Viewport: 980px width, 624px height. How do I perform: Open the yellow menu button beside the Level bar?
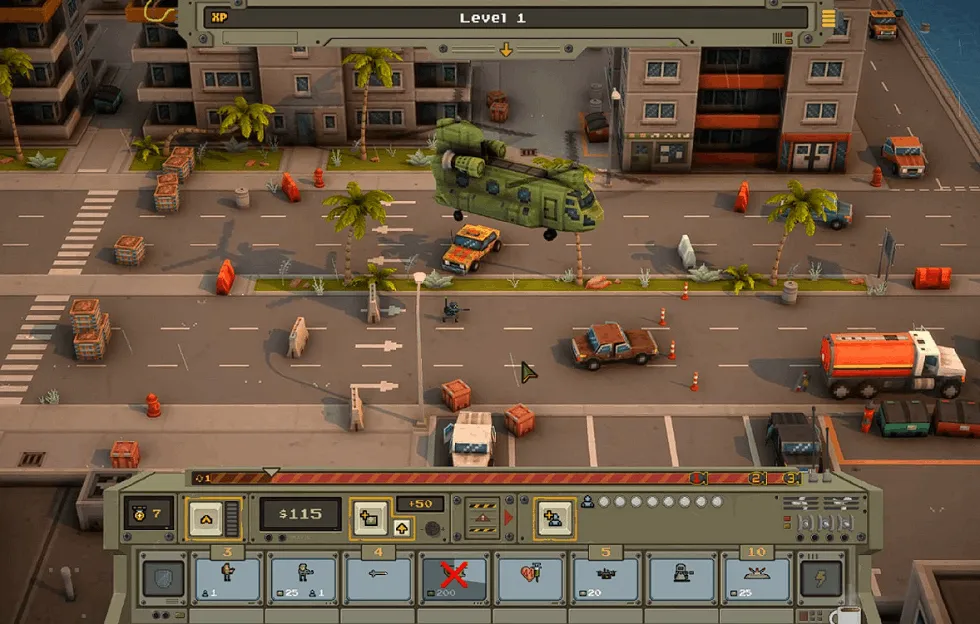828,18
